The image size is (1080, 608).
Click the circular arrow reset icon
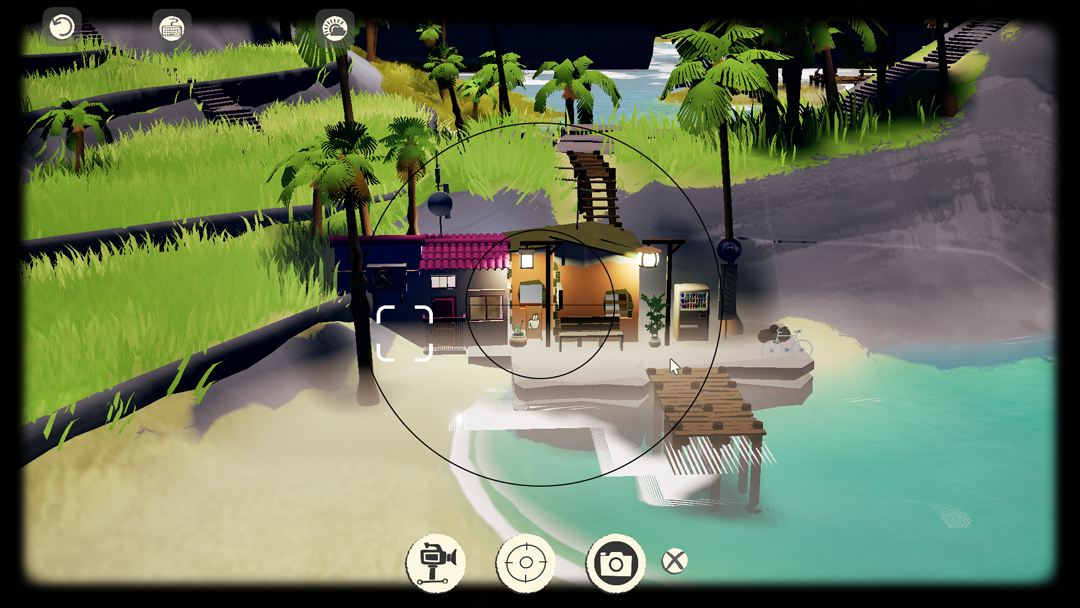click(62, 27)
